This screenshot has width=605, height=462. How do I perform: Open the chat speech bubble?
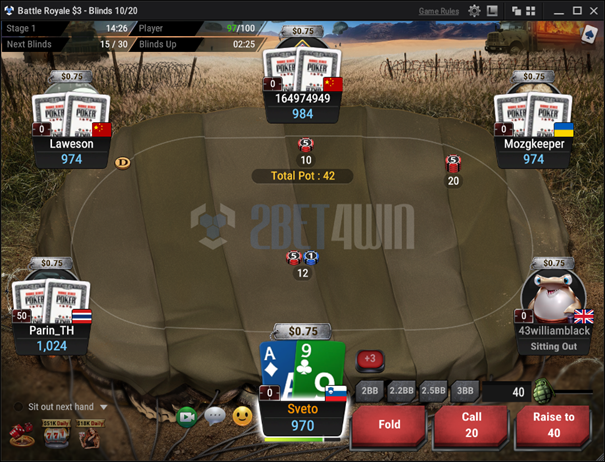click(x=214, y=415)
